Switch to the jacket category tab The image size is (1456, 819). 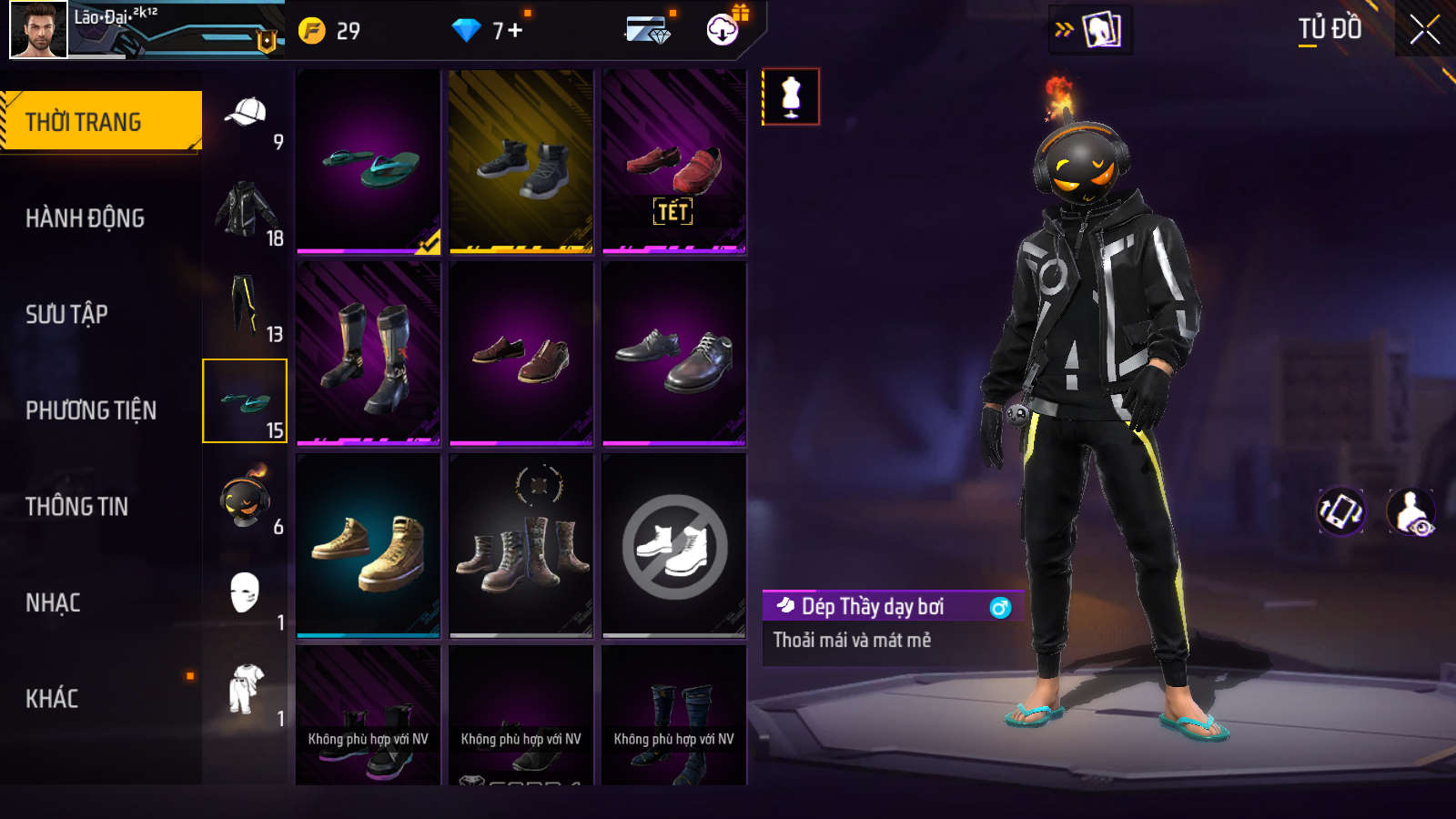(x=246, y=209)
